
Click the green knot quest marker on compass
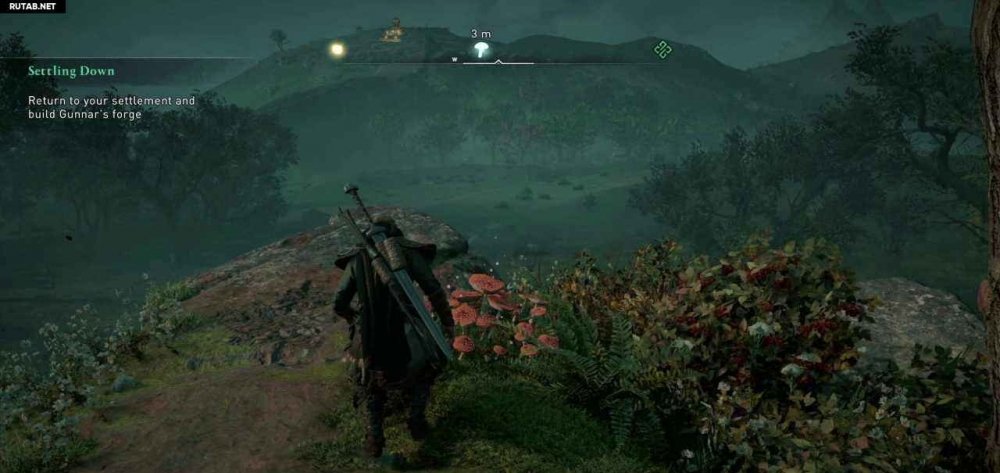click(x=660, y=48)
